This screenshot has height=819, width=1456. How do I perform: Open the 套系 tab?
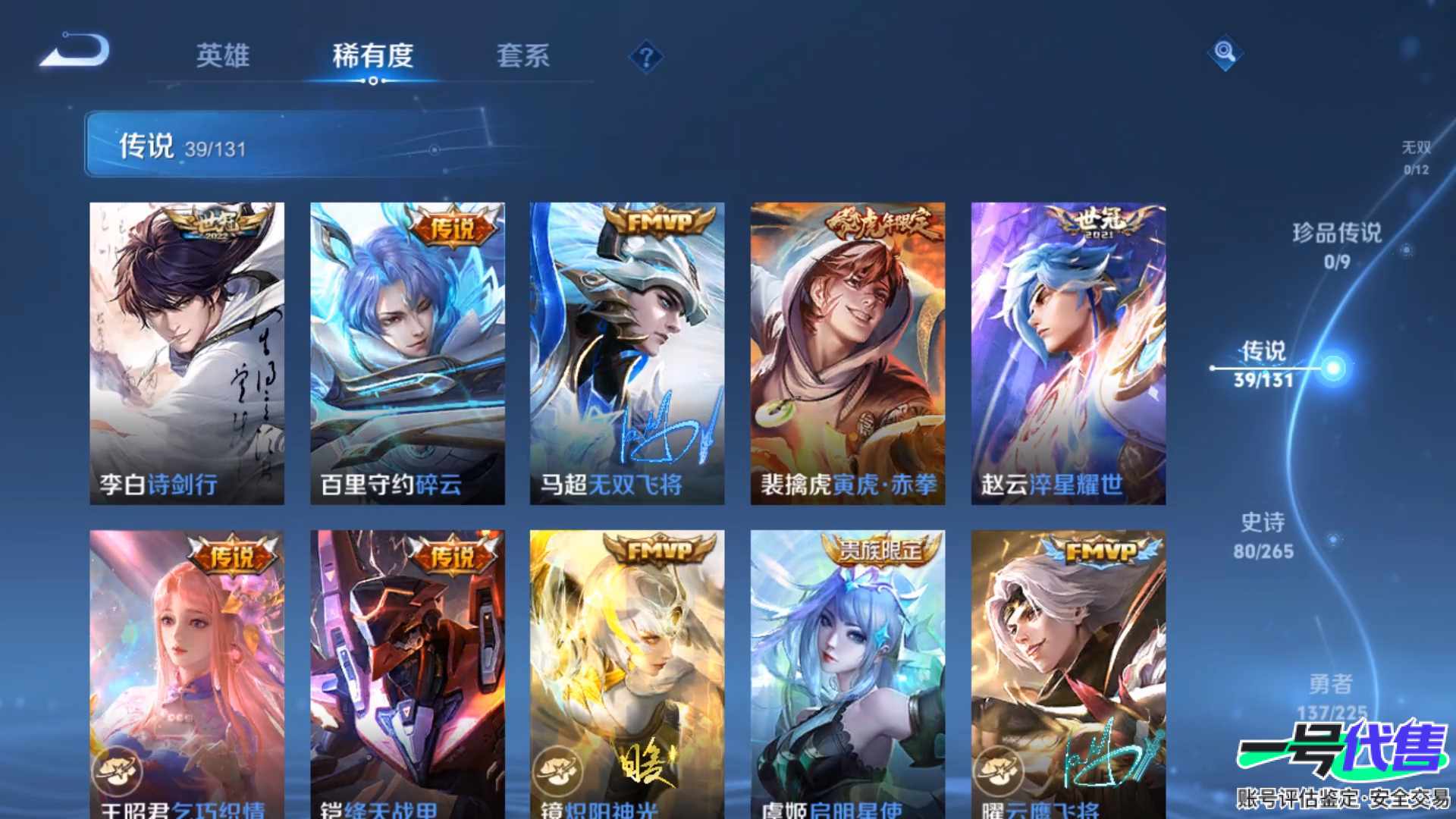[522, 55]
